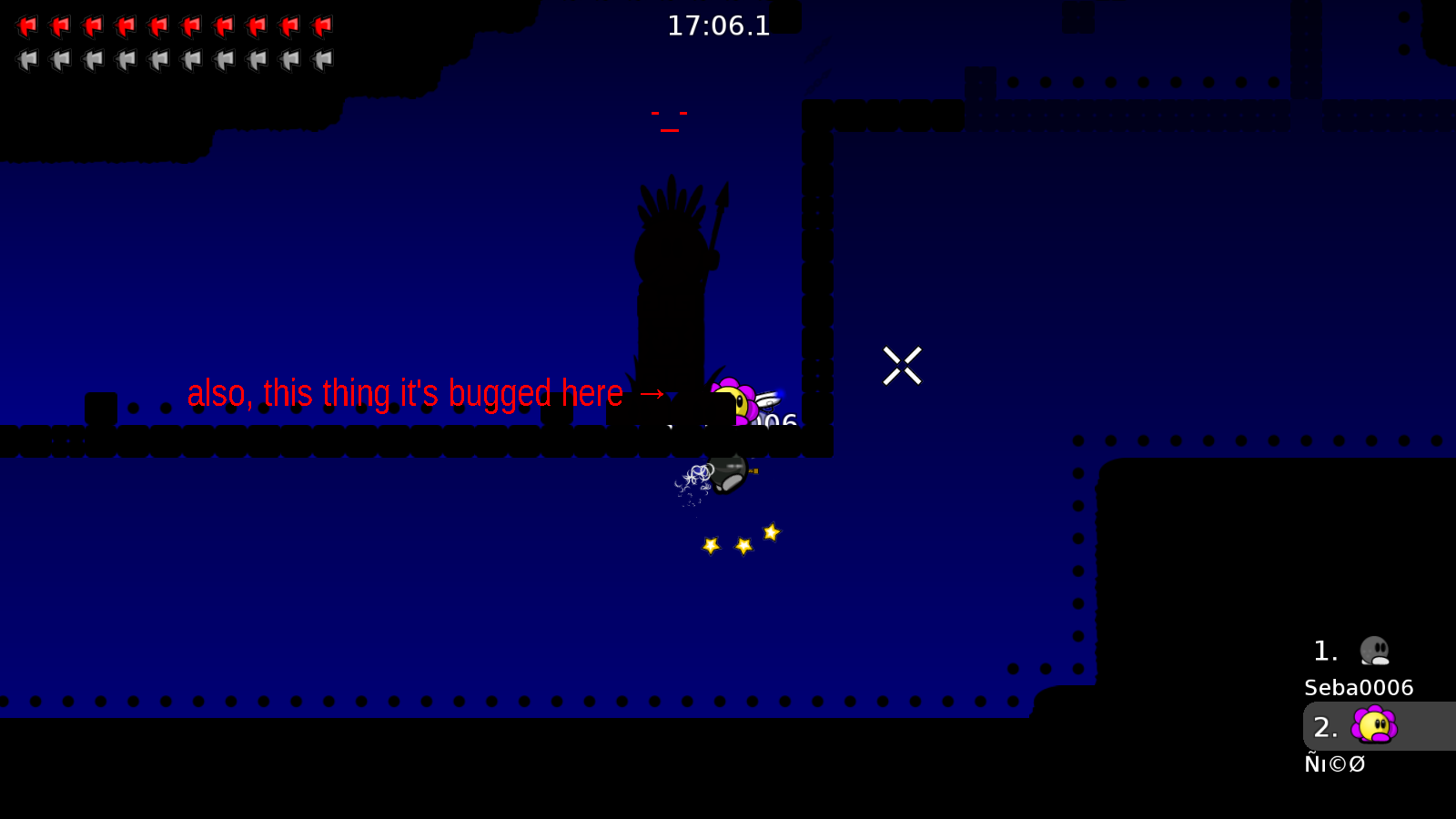
Task: Click the 17:06.1 timer display
Action: click(718, 25)
